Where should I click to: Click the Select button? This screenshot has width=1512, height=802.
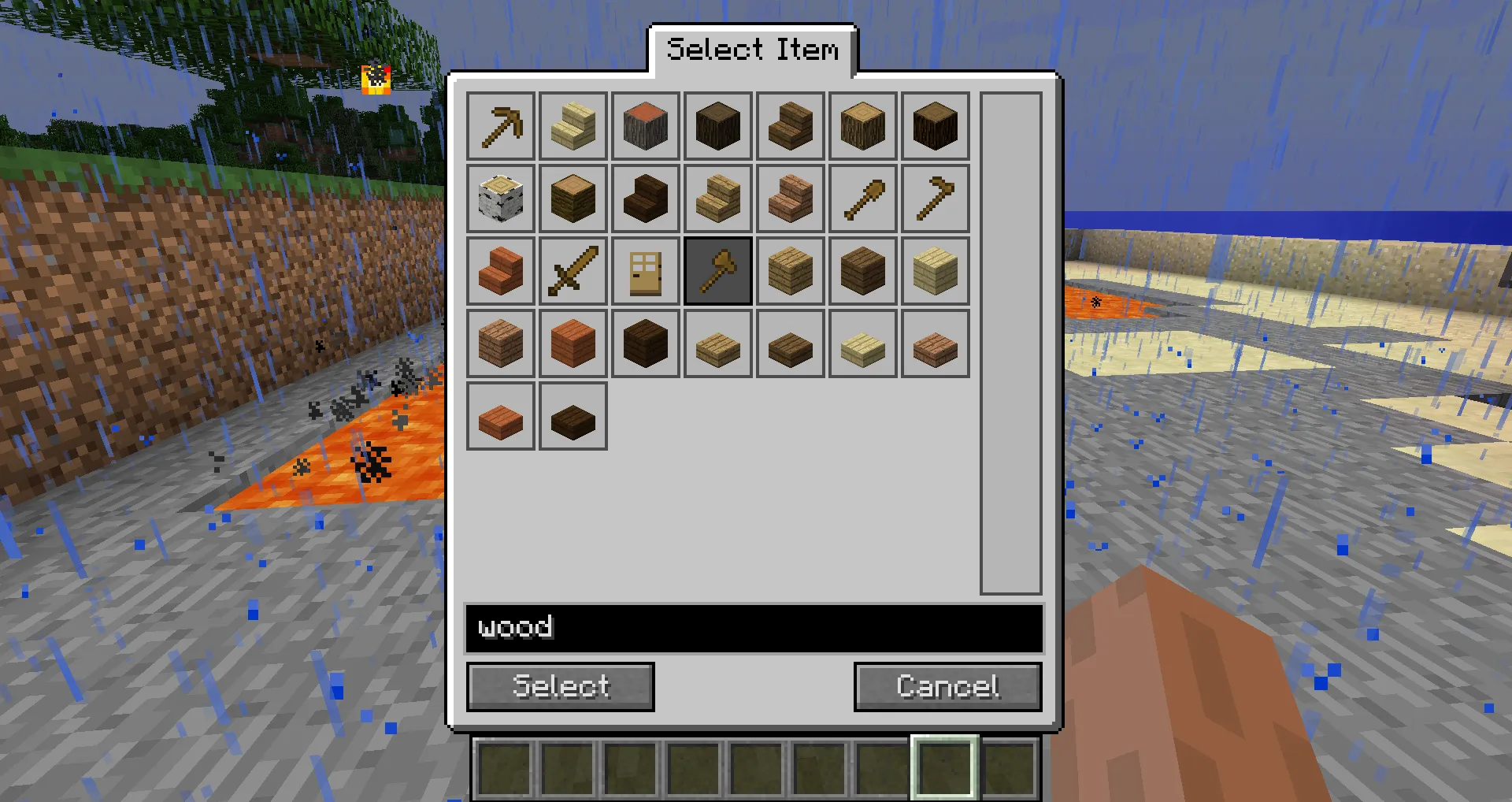[560, 686]
